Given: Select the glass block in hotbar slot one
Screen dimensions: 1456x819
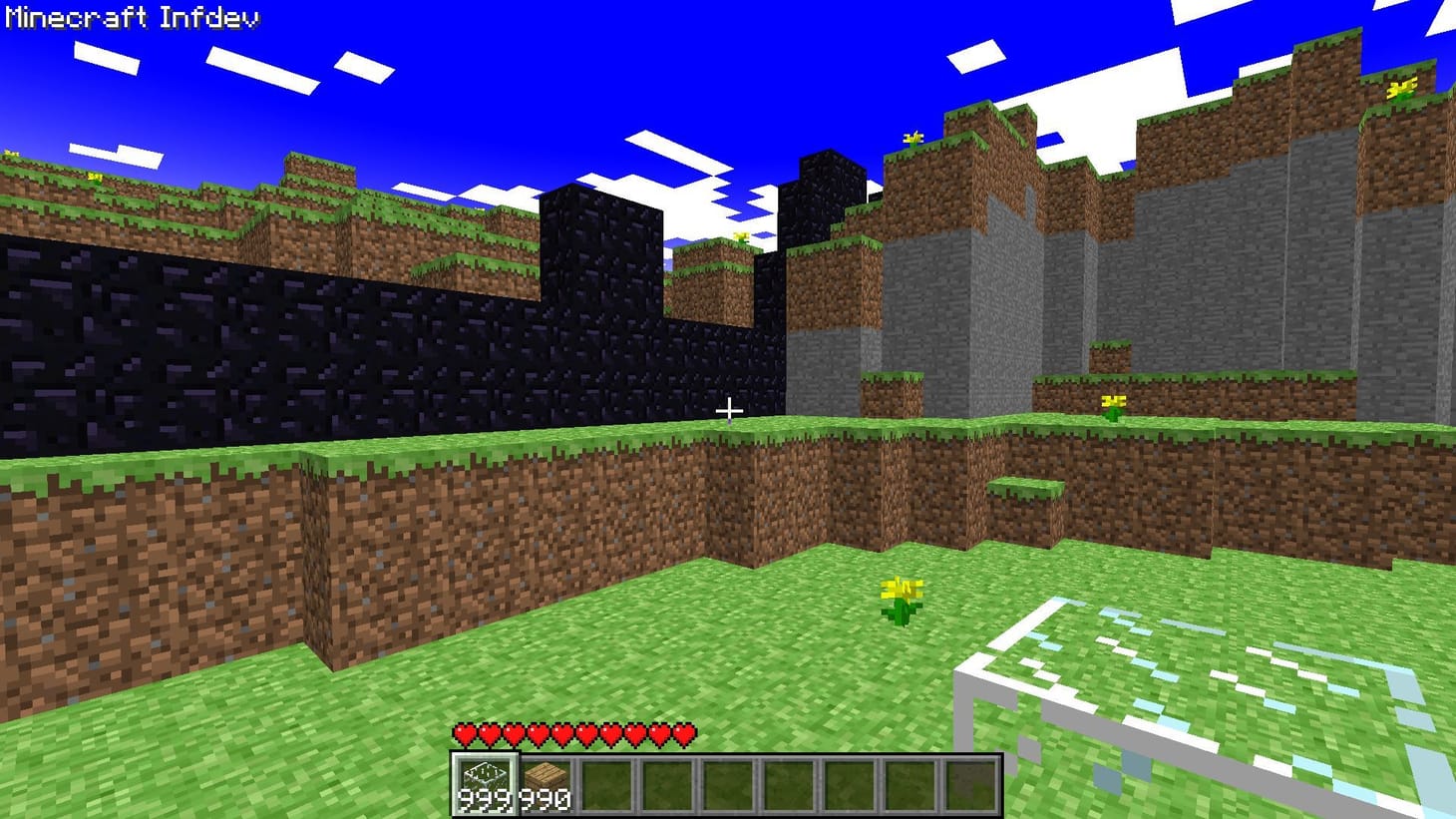Looking at the screenshot, I should click(486, 774).
